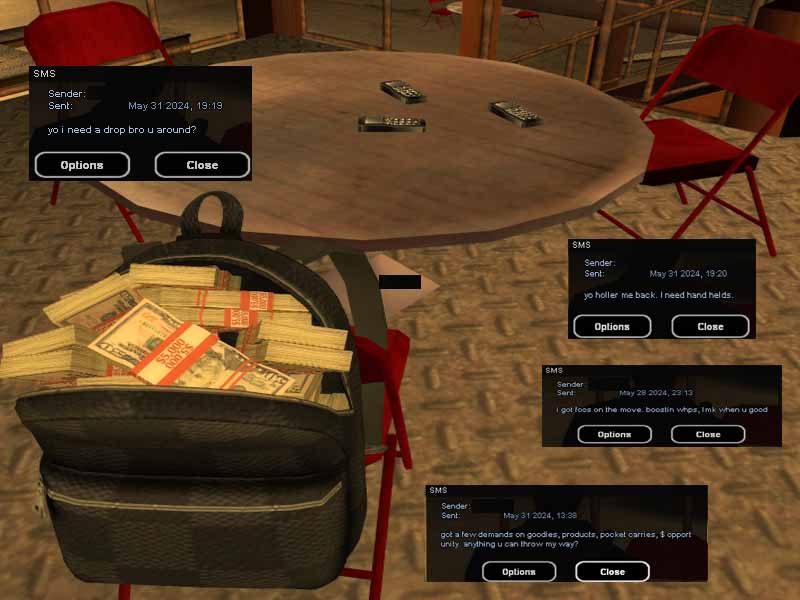800x600 pixels.
Task: Close the May 28 "foos on the move" SMS
Action: (x=708, y=434)
